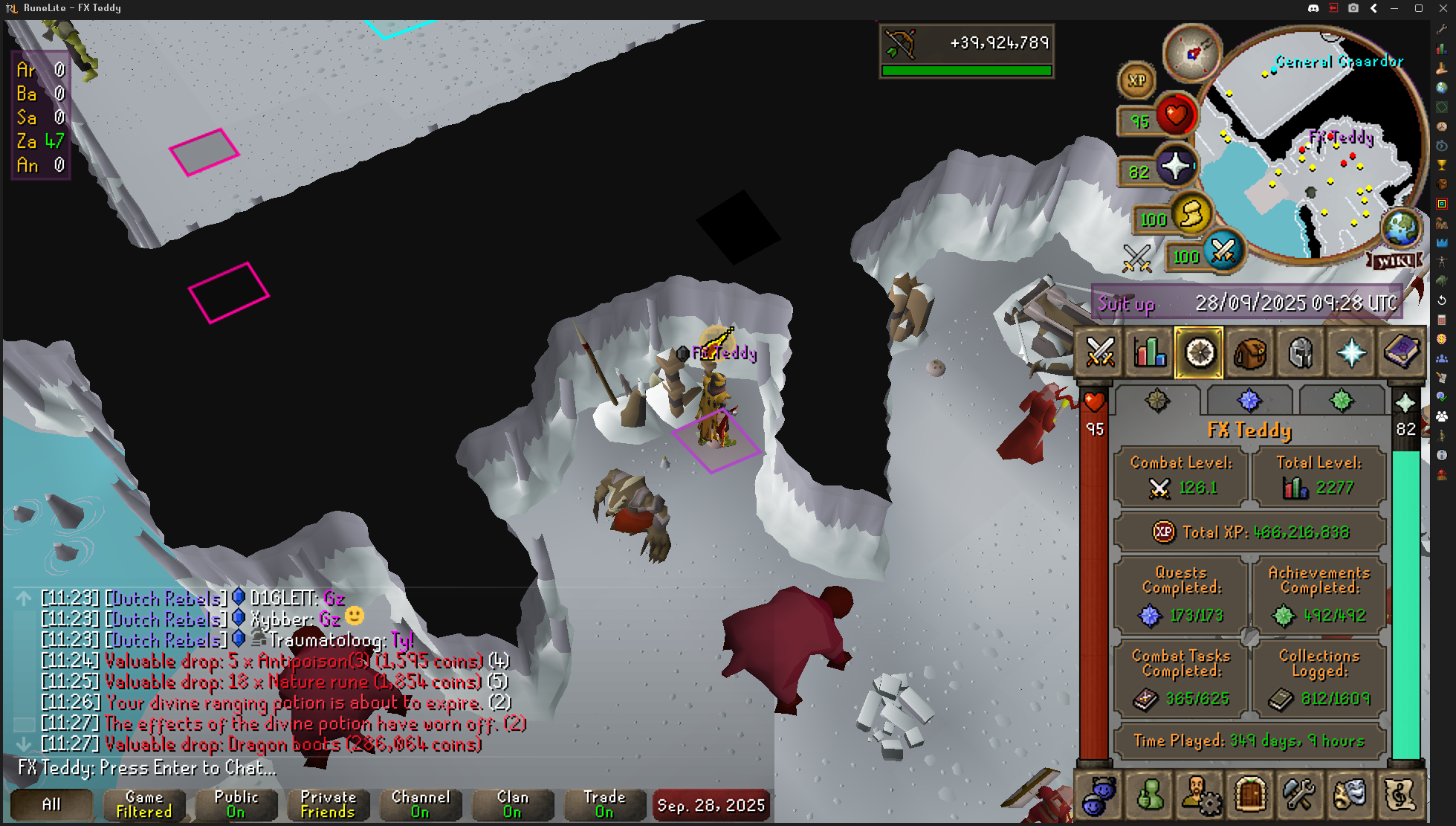Open the logout door tab
Viewport: 1456px width, 826px height.
click(x=1250, y=795)
